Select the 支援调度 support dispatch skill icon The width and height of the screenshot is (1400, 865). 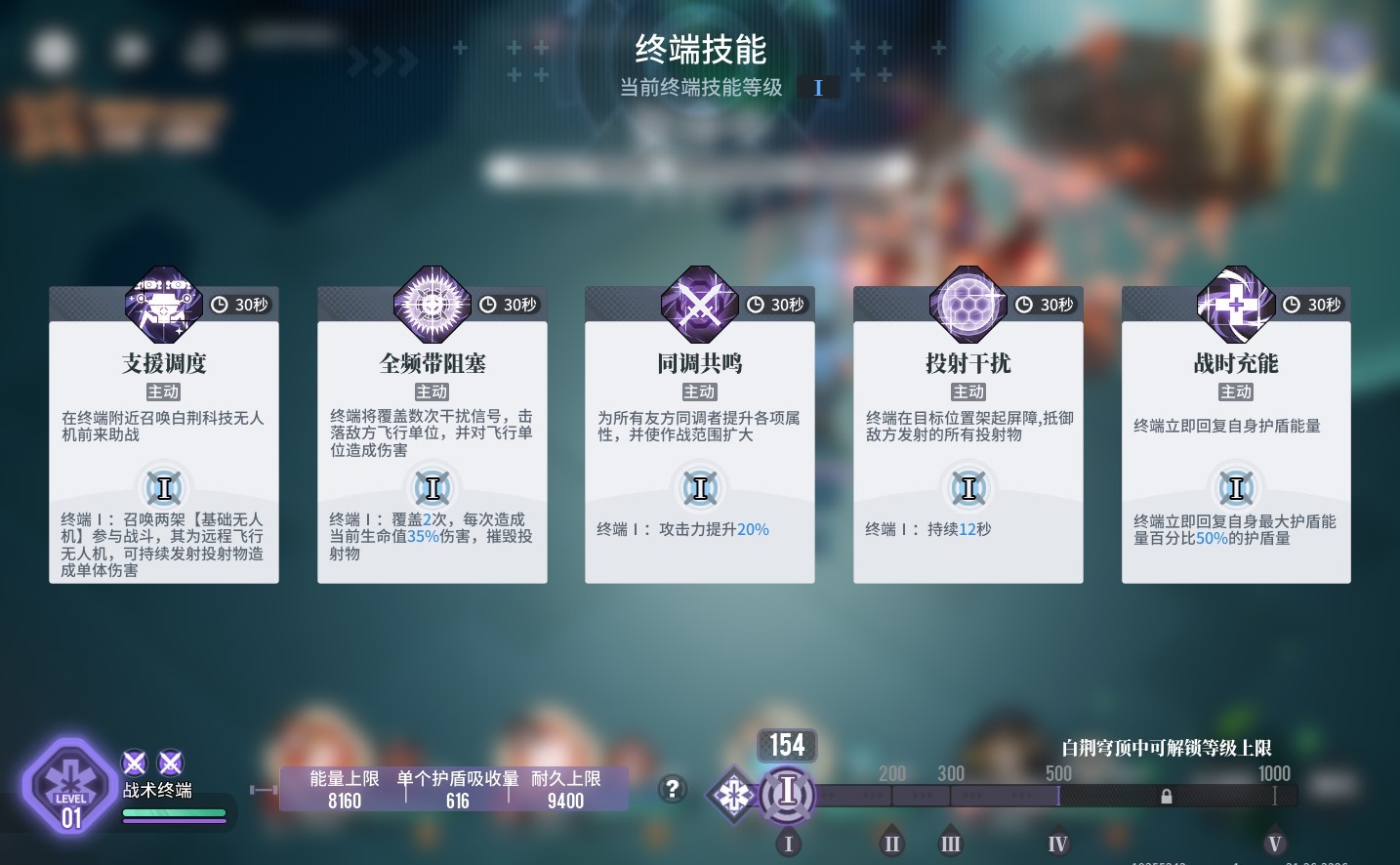pyautogui.click(x=163, y=304)
